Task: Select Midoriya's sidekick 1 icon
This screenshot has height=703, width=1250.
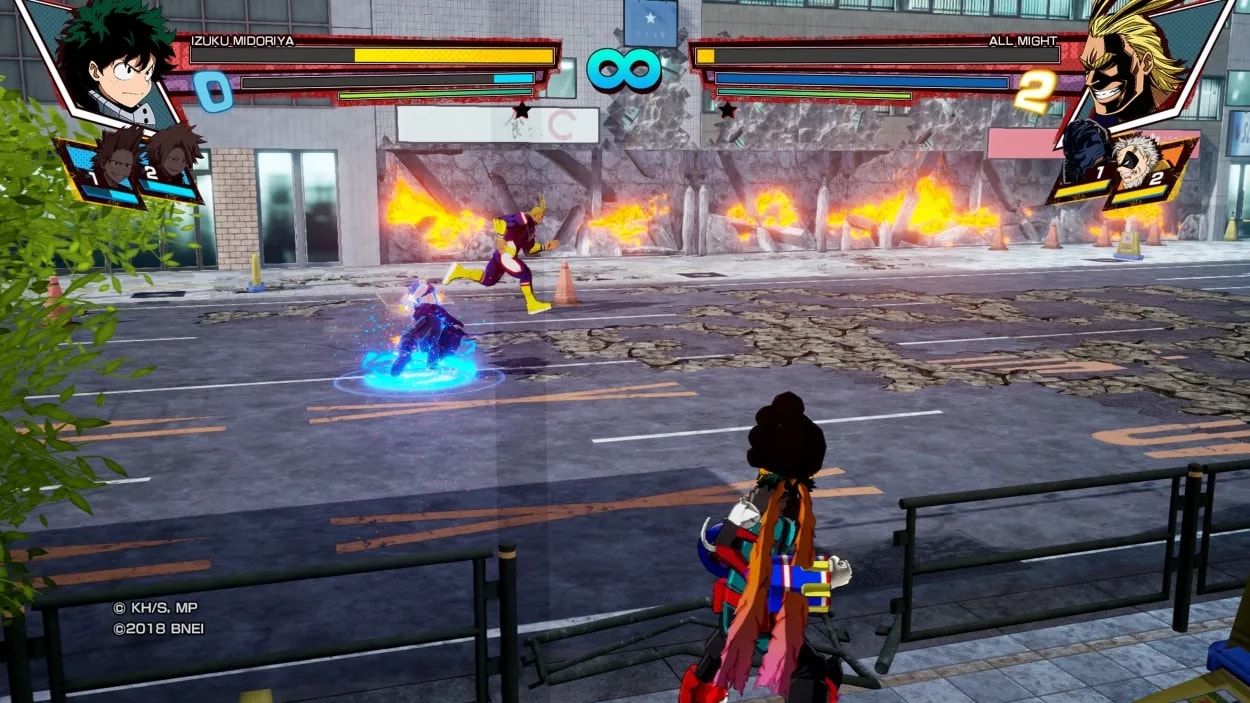Action: (112, 168)
